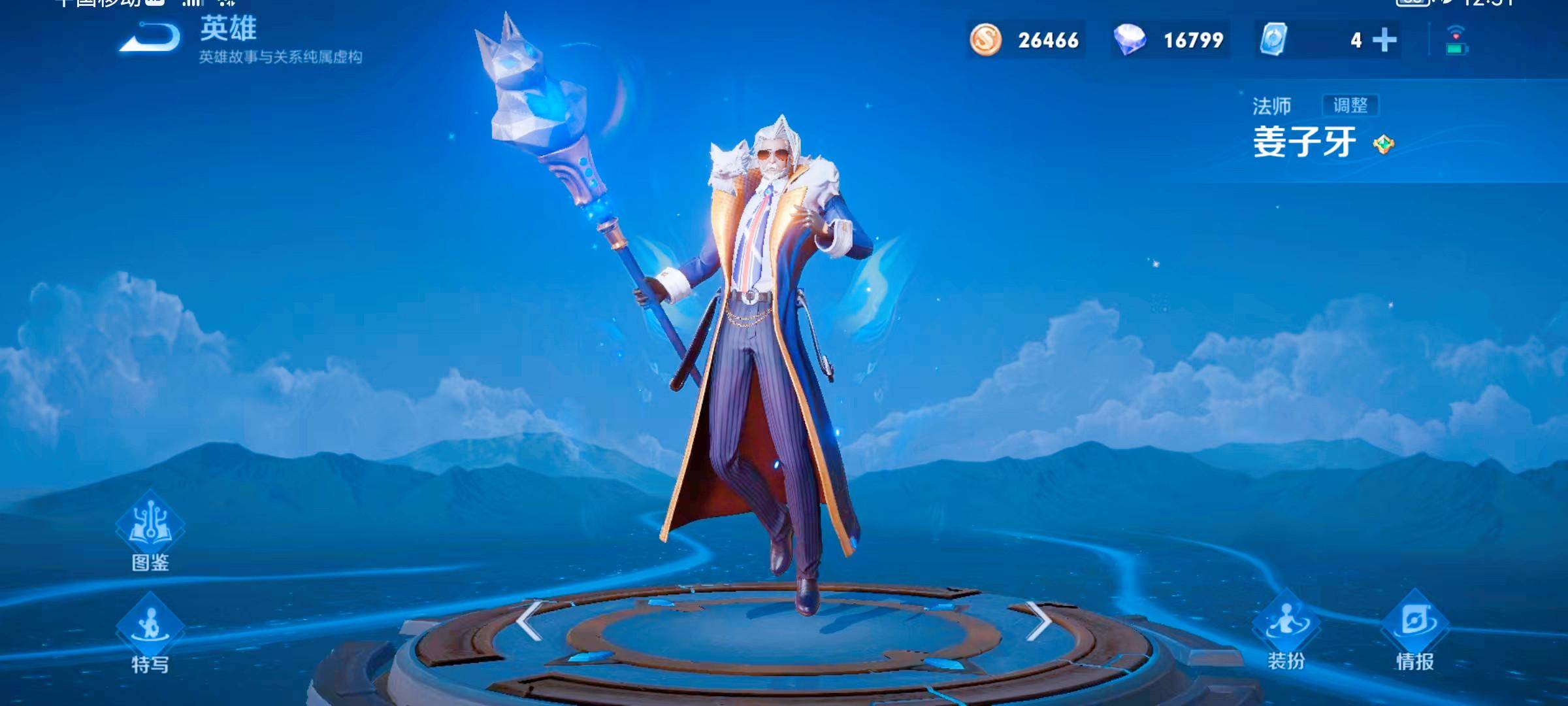
Task: Show the next hero with right arrow
Action: (x=1039, y=621)
